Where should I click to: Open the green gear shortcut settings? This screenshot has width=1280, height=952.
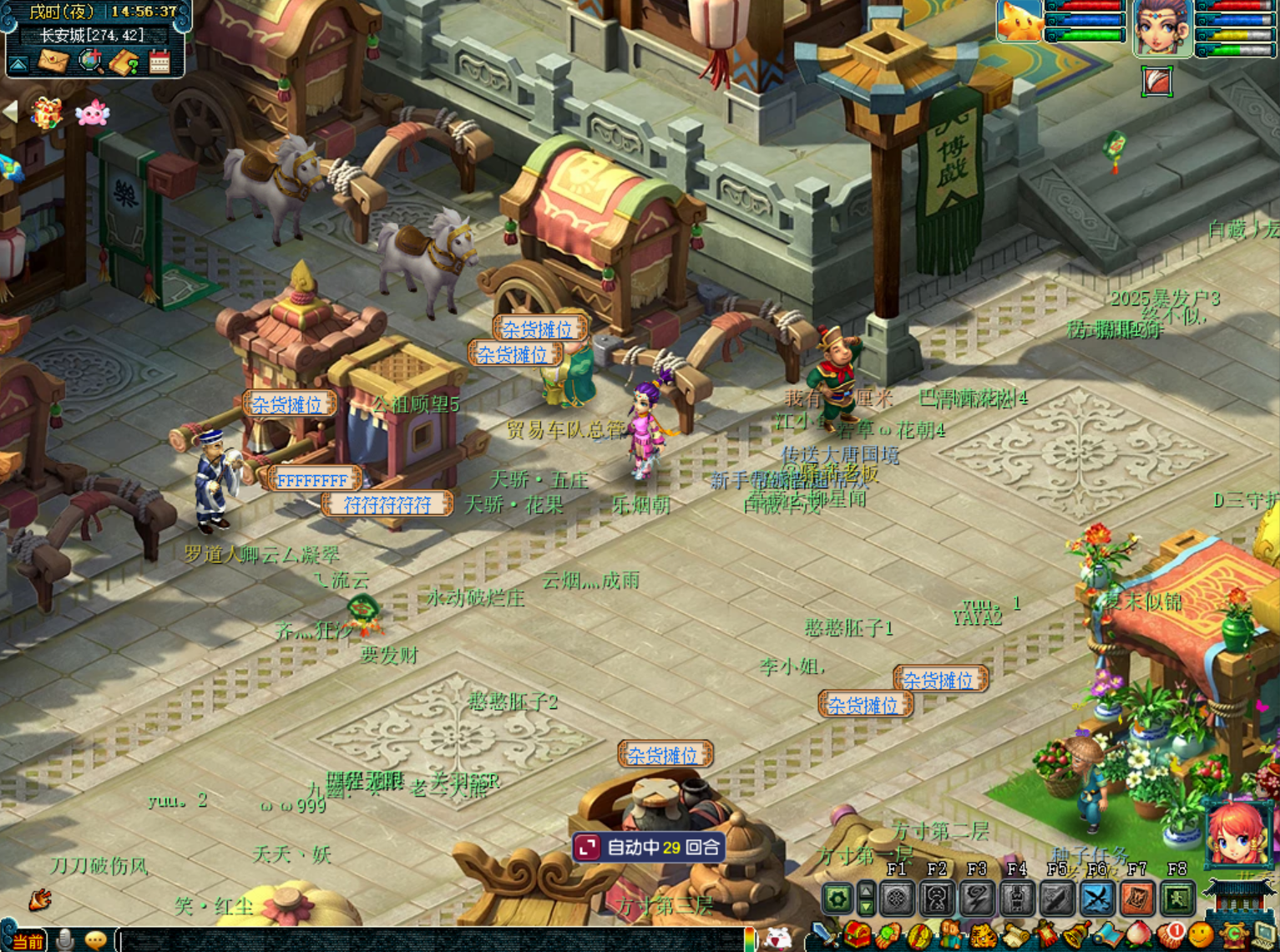(x=837, y=899)
